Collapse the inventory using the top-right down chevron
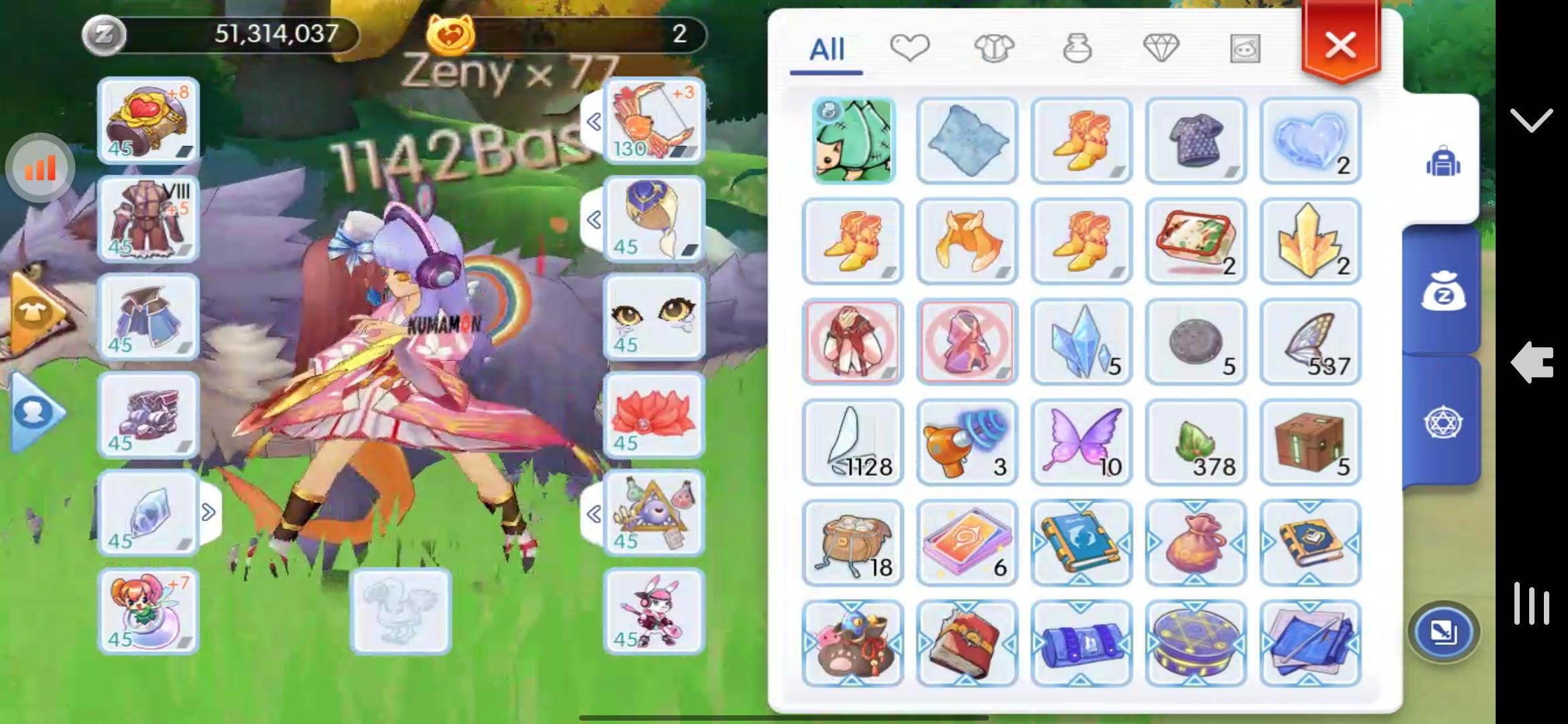The height and width of the screenshot is (724, 1568). [x=1531, y=121]
